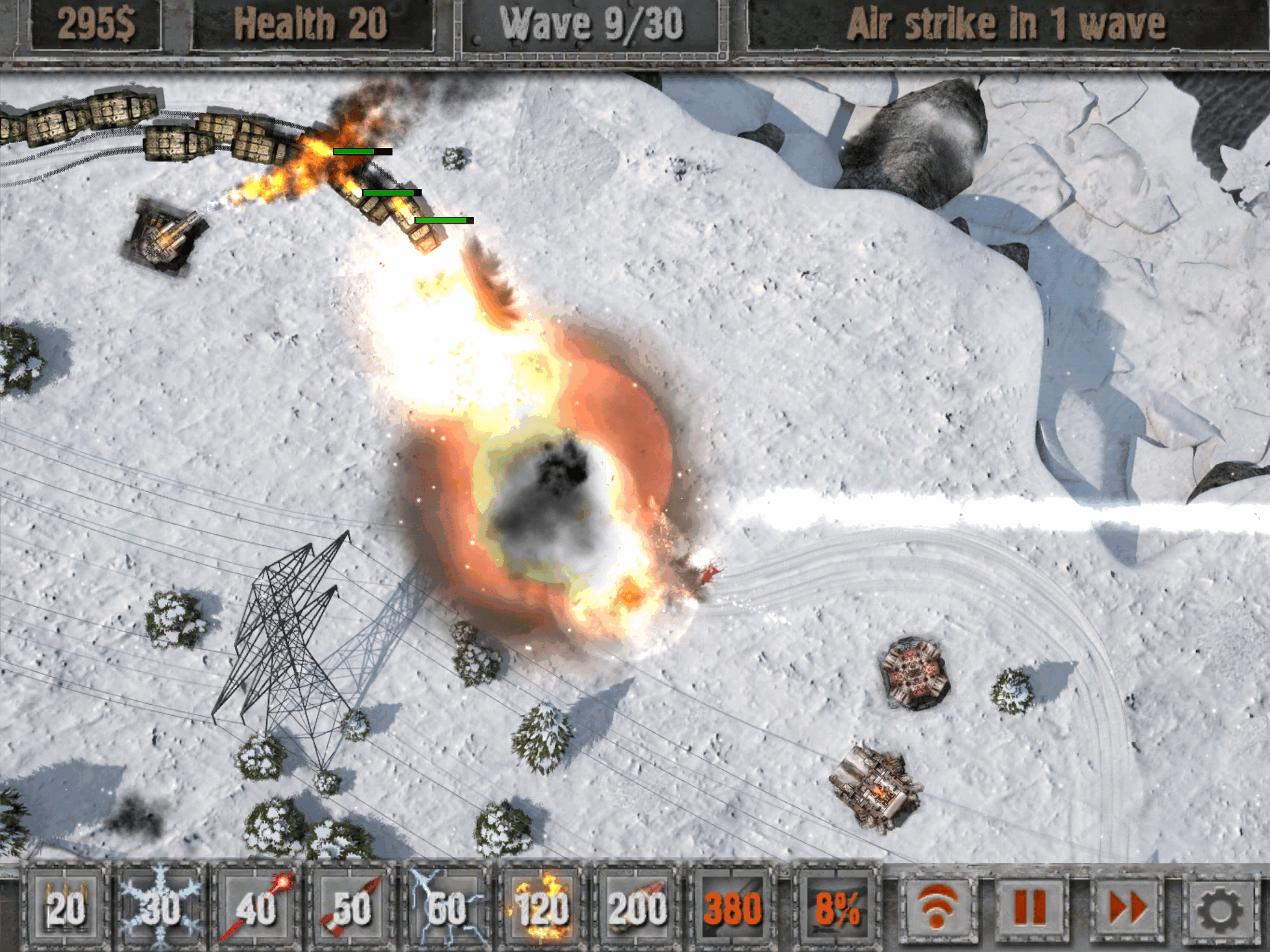
Task: Select the 120$ flame tower
Action: (x=541, y=908)
